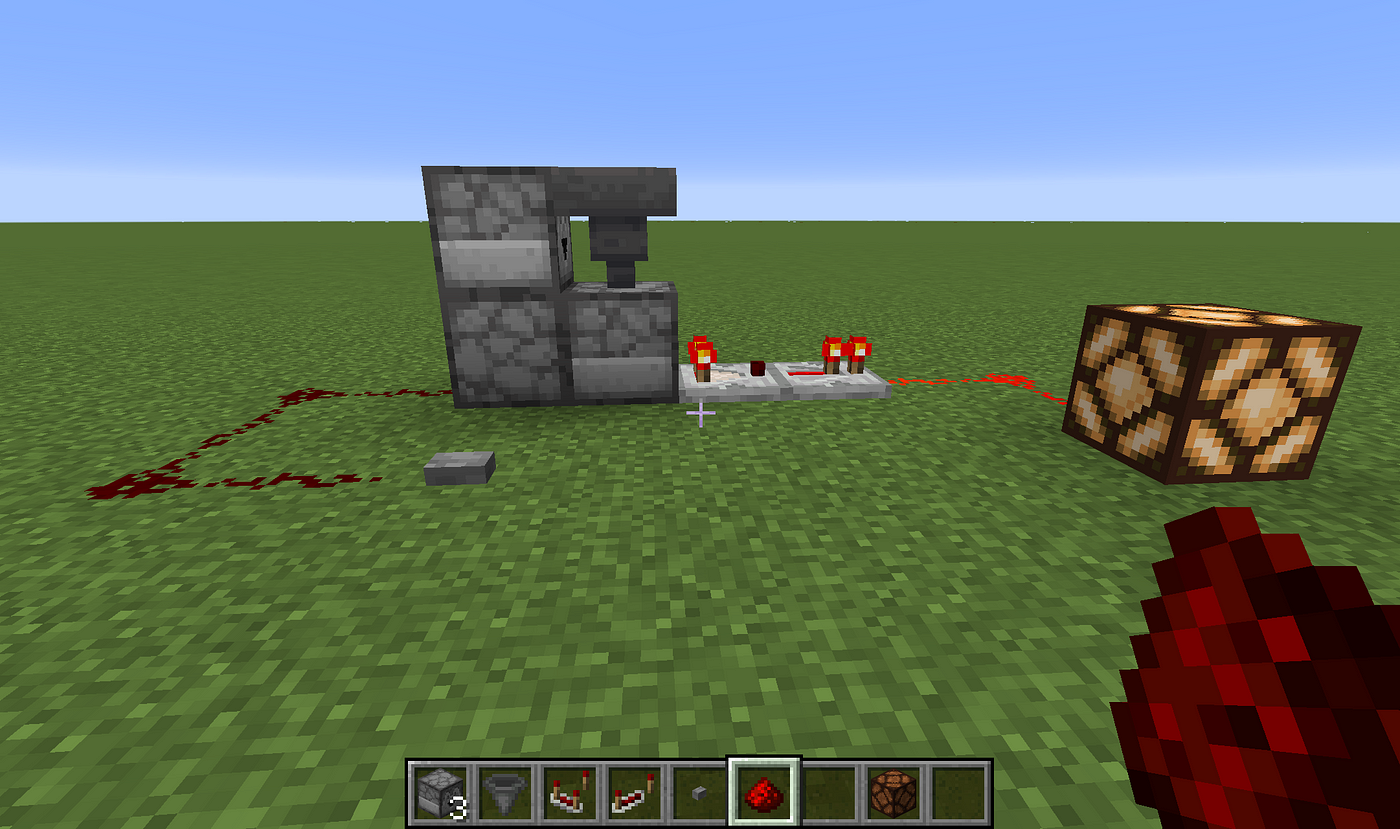Select the hopper item in the hotbar
Viewport: 1400px width, 829px height.
(505, 792)
